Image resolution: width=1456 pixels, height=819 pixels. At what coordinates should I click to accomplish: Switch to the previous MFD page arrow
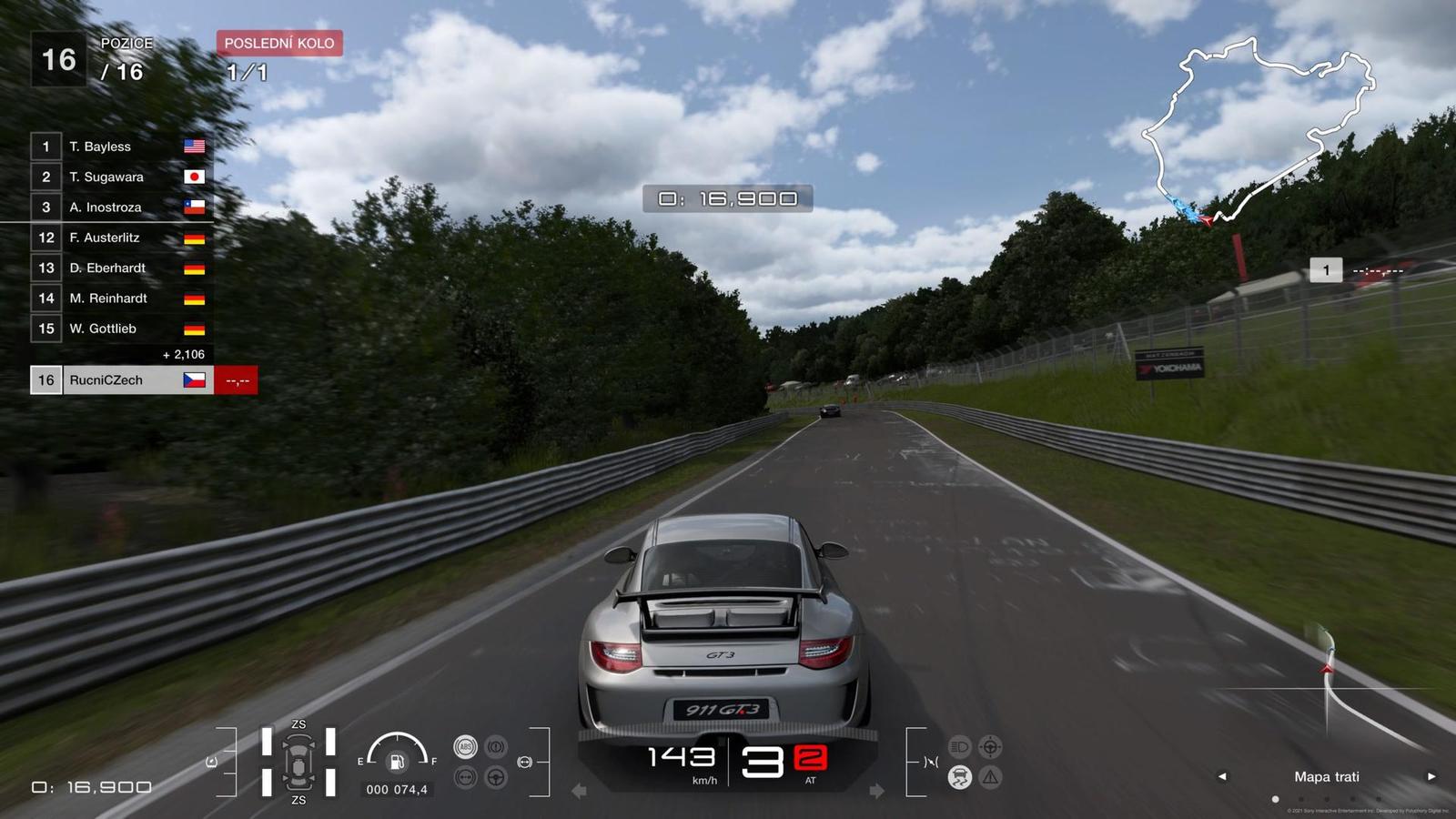point(1222,776)
